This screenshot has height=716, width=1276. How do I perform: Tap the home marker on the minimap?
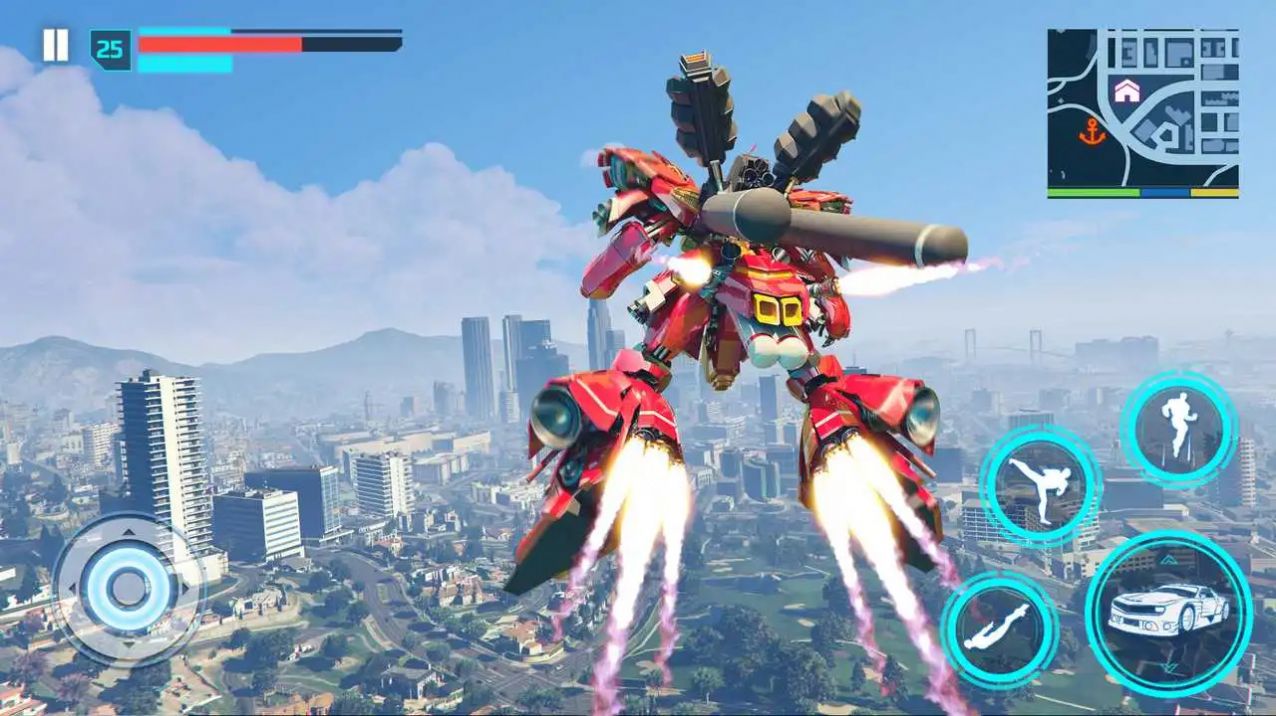[1127, 91]
